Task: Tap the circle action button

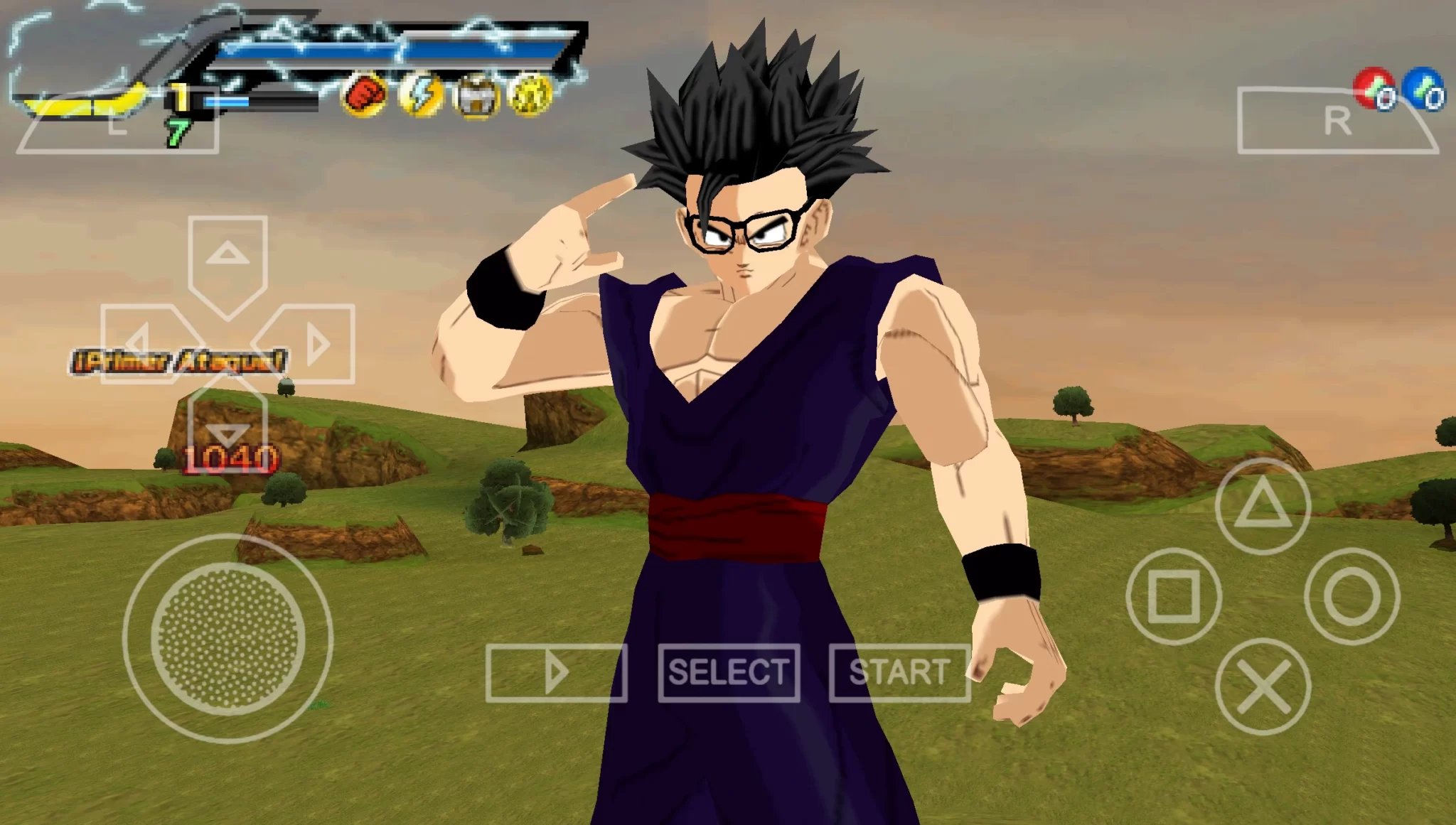Action: 1351,595
